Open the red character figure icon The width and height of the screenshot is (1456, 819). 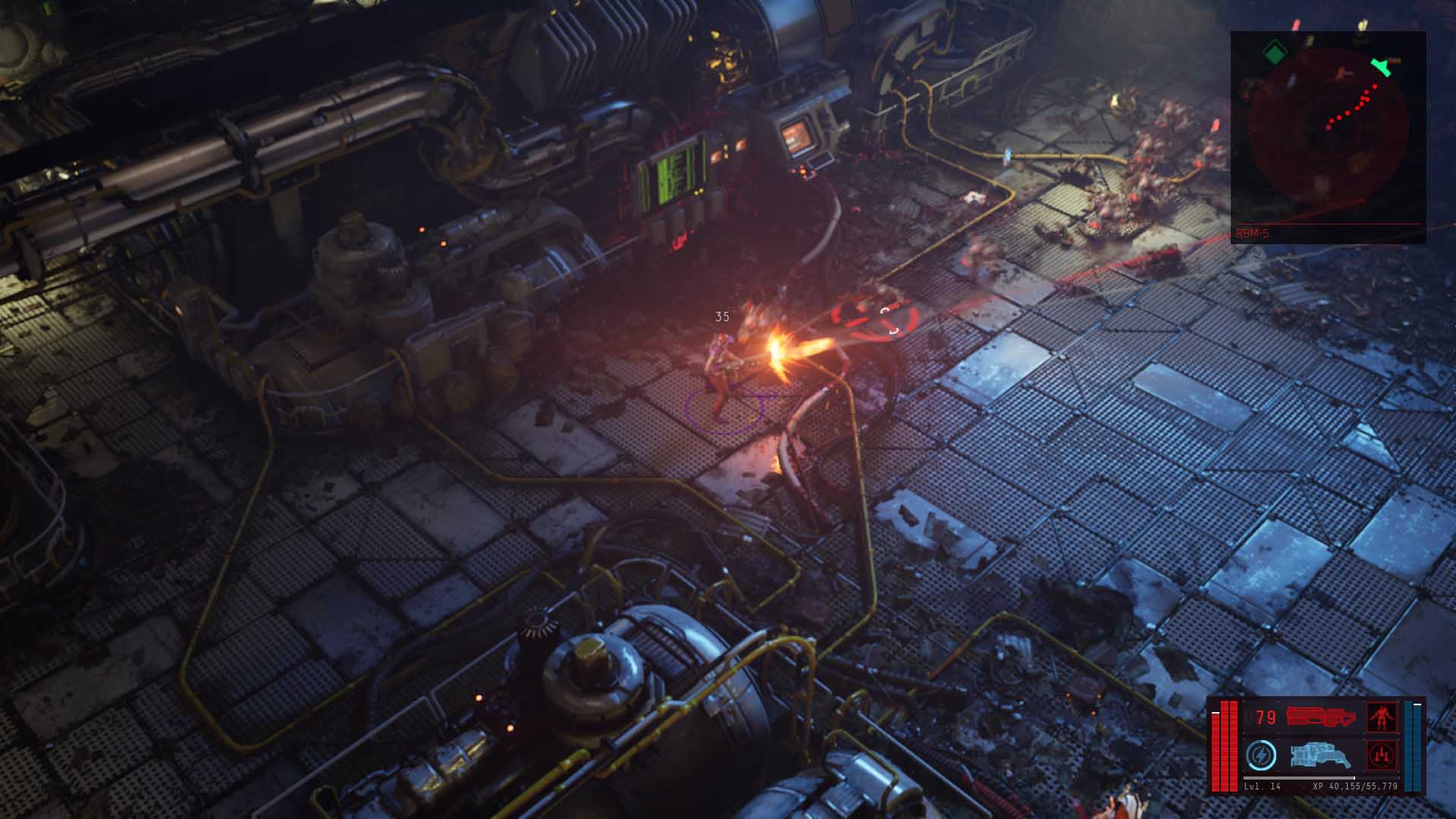point(1382,717)
